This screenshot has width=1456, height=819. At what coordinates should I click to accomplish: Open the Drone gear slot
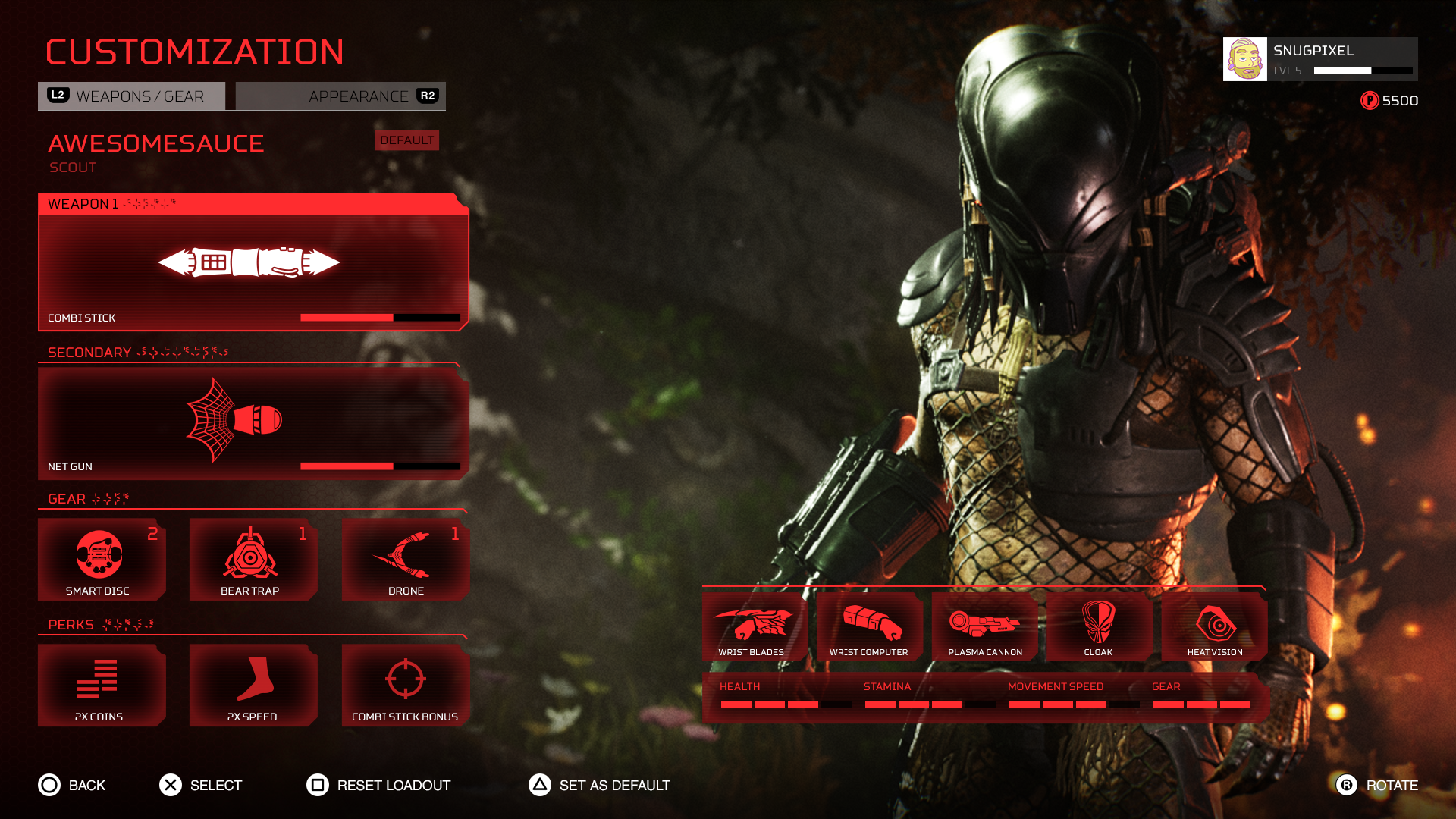[406, 560]
